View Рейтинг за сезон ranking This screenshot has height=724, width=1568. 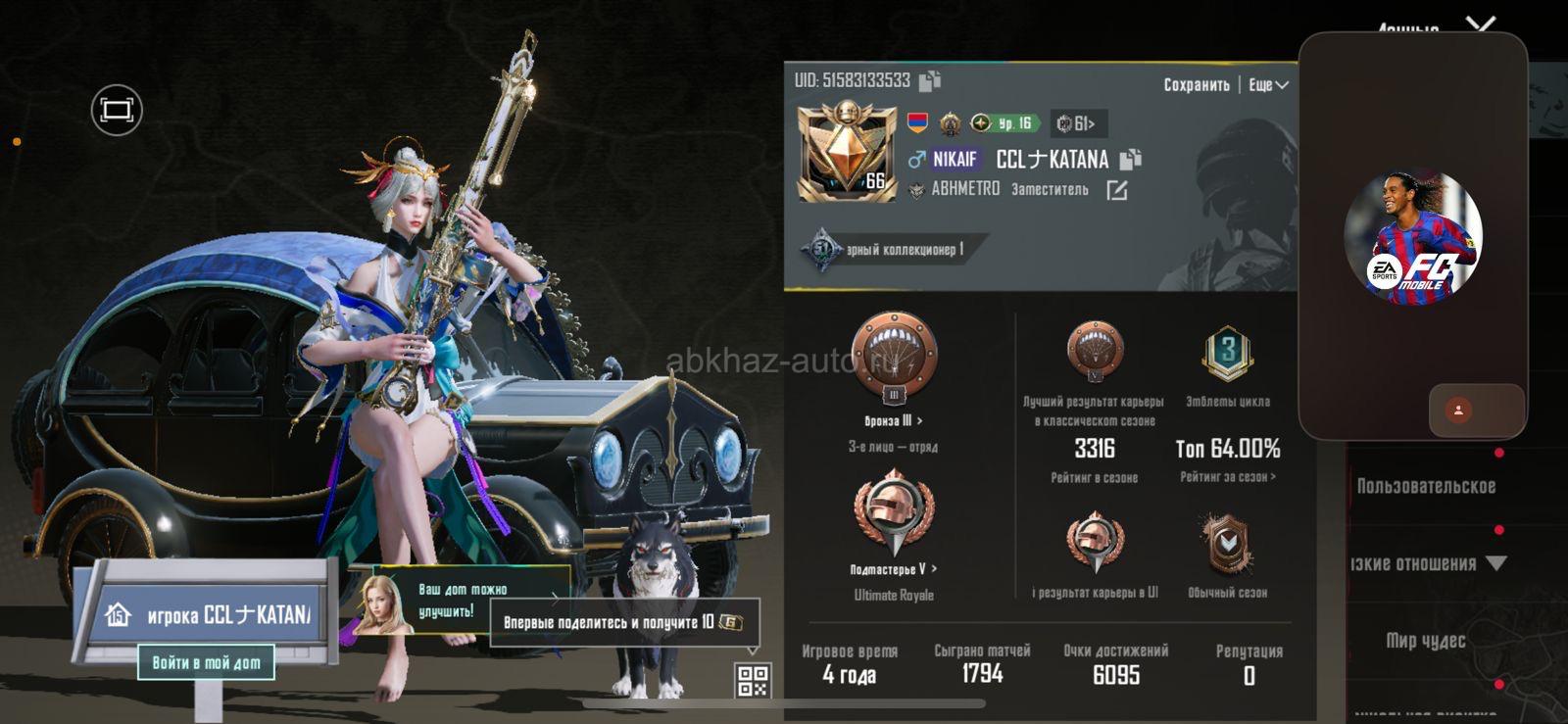[1228, 477]
